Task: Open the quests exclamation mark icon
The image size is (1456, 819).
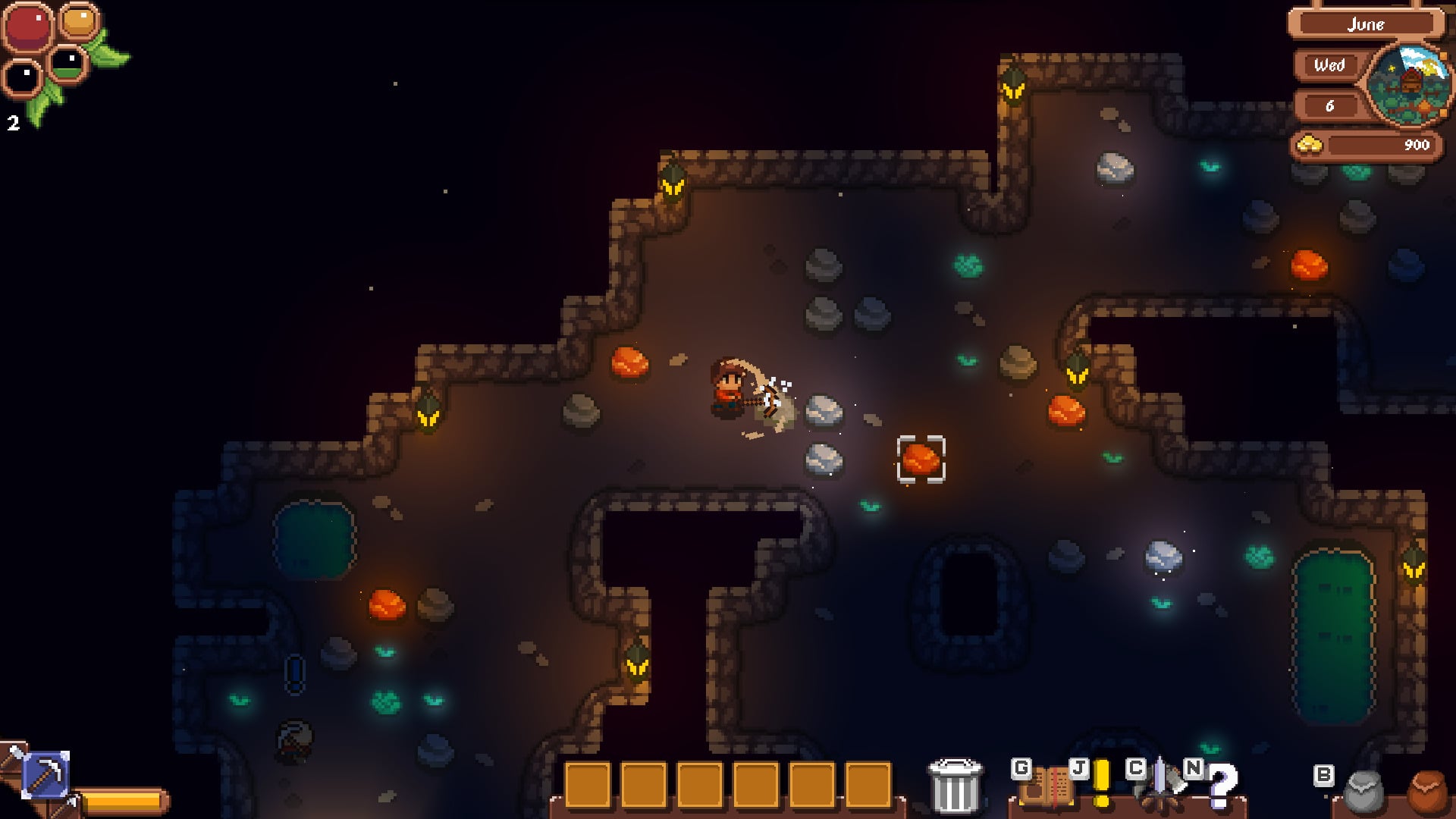Action: 1101,783
